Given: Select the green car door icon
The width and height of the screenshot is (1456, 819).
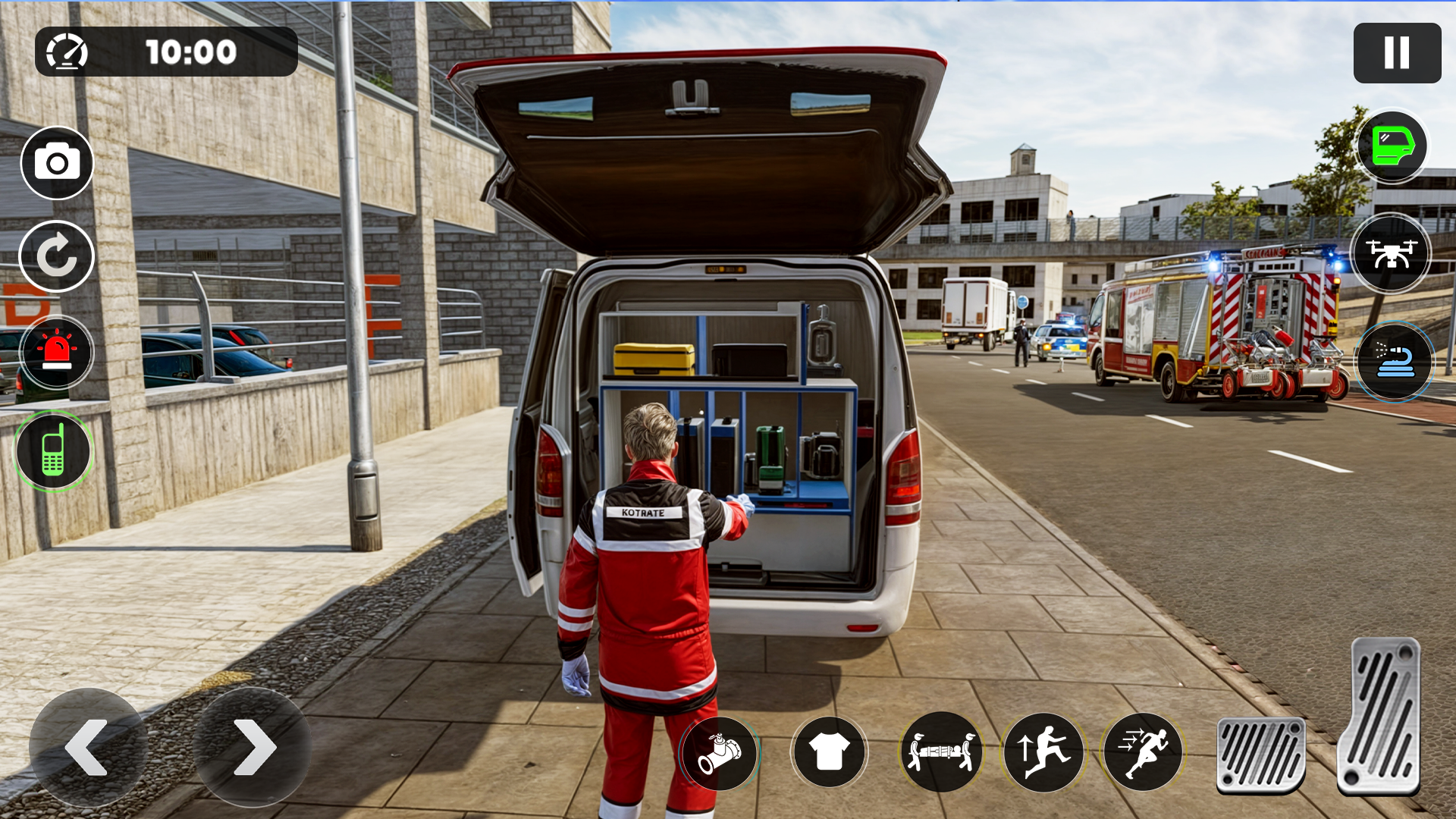Looking at the screenshot, I should point(1392,146).
